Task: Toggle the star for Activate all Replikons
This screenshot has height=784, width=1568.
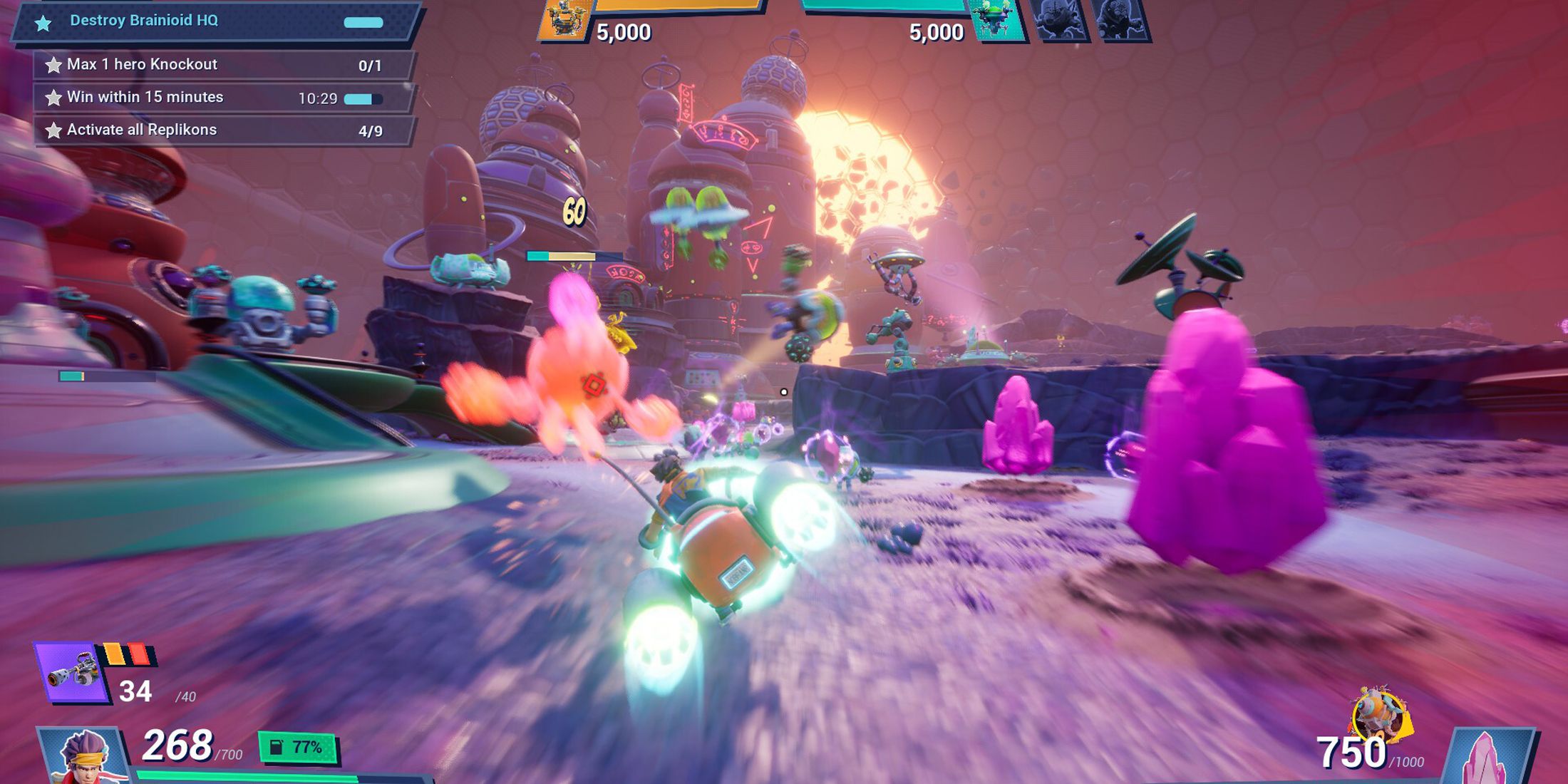Action: [x=53, y=130]
